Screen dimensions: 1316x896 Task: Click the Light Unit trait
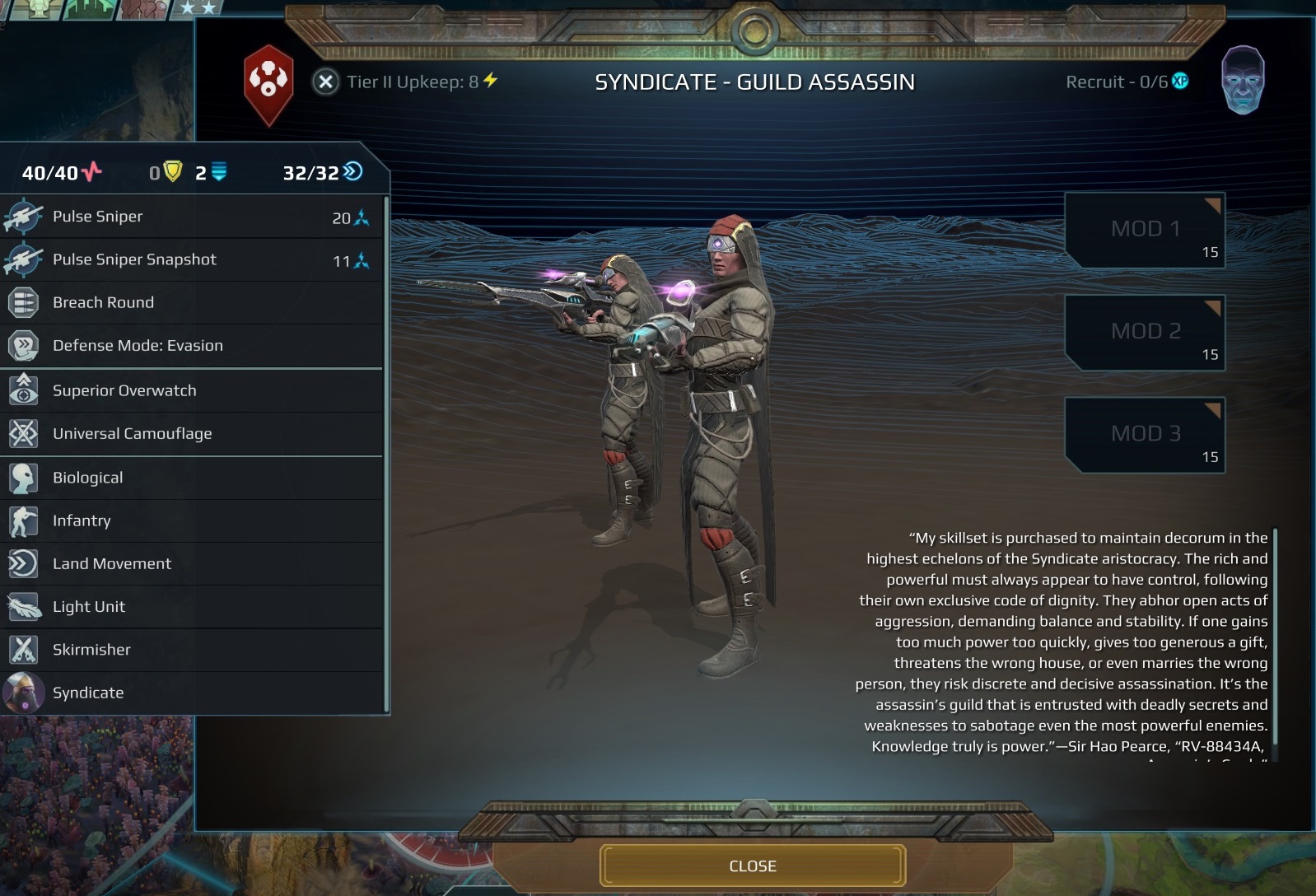click(192, 607)
